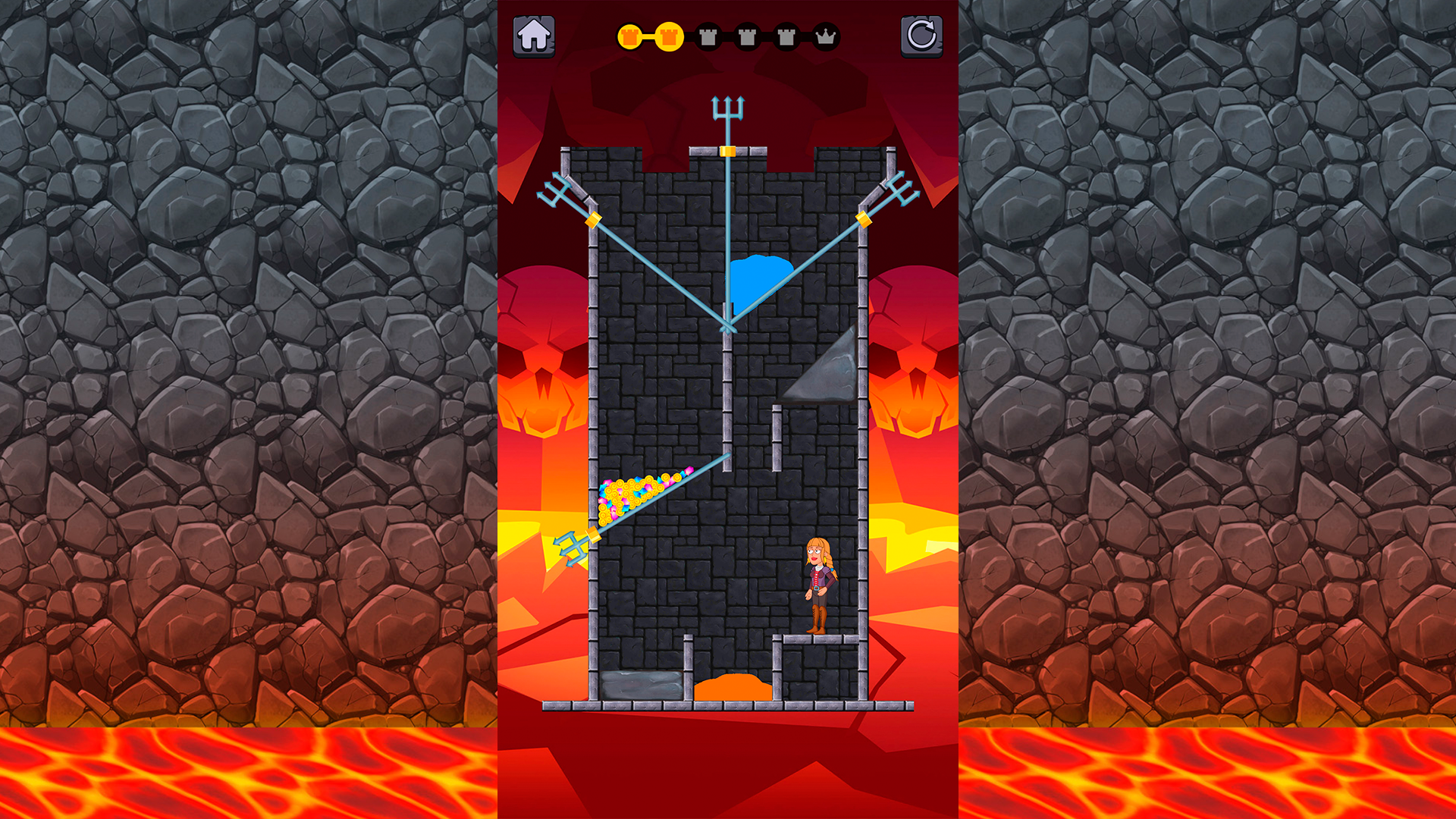Click the gold handle of the top pin
Screen dimensions: 1456x819
pos(728,152)
